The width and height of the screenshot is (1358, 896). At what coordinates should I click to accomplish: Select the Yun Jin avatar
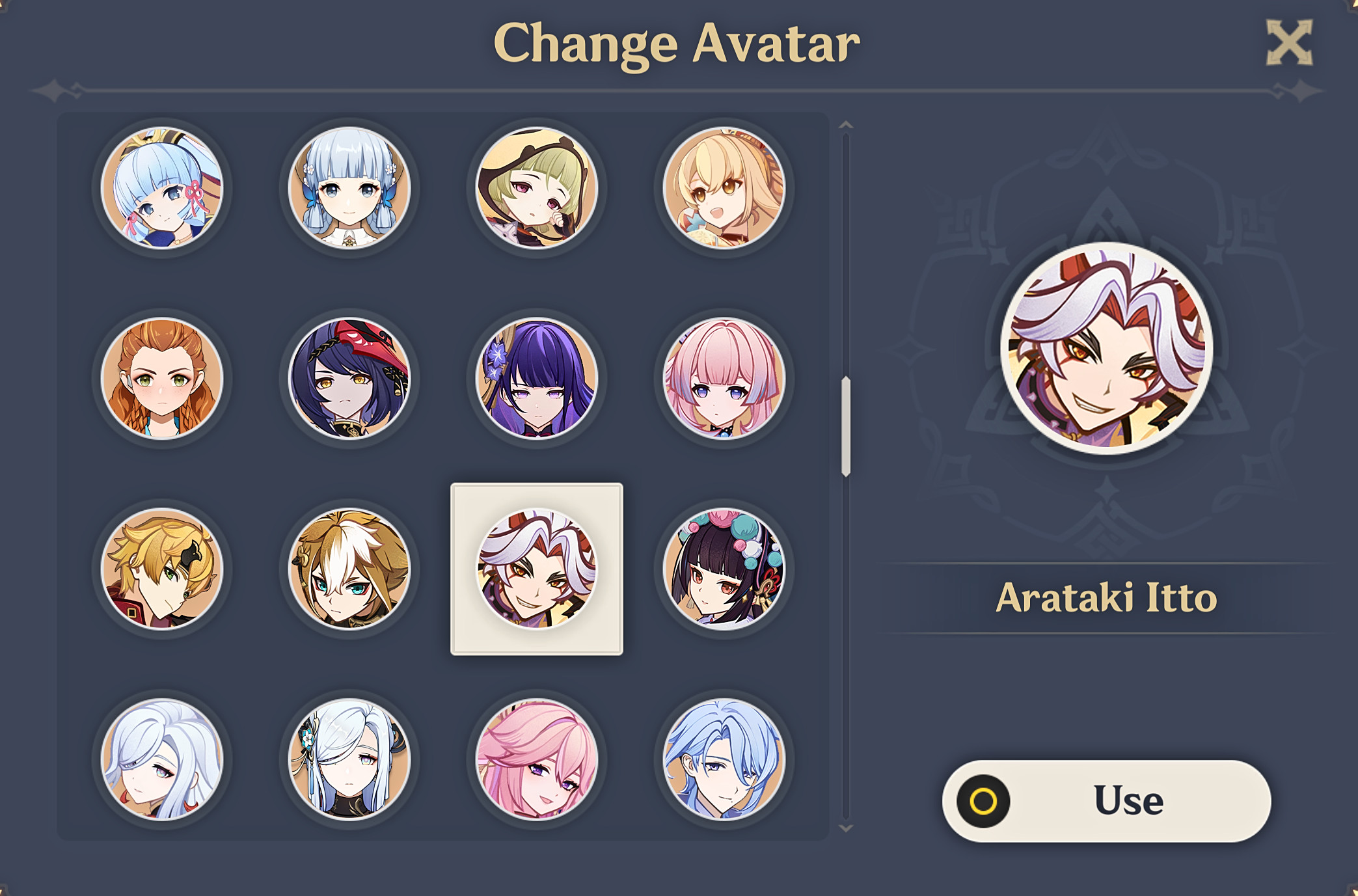725,568
